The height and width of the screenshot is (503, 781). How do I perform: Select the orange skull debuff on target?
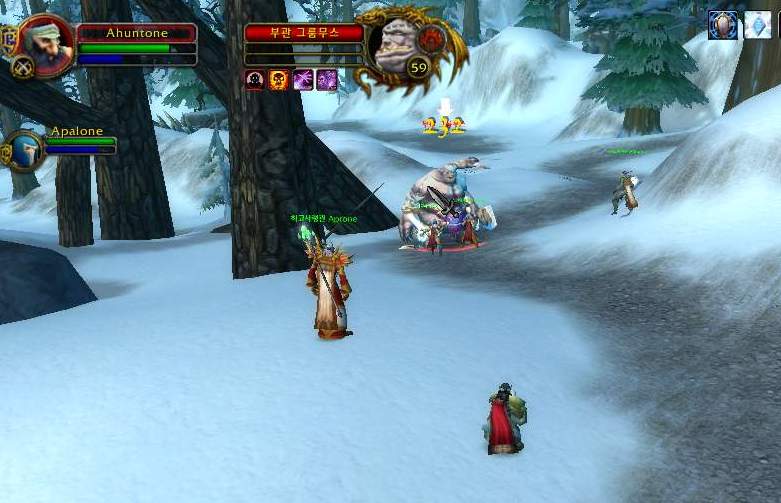(279, 80)
